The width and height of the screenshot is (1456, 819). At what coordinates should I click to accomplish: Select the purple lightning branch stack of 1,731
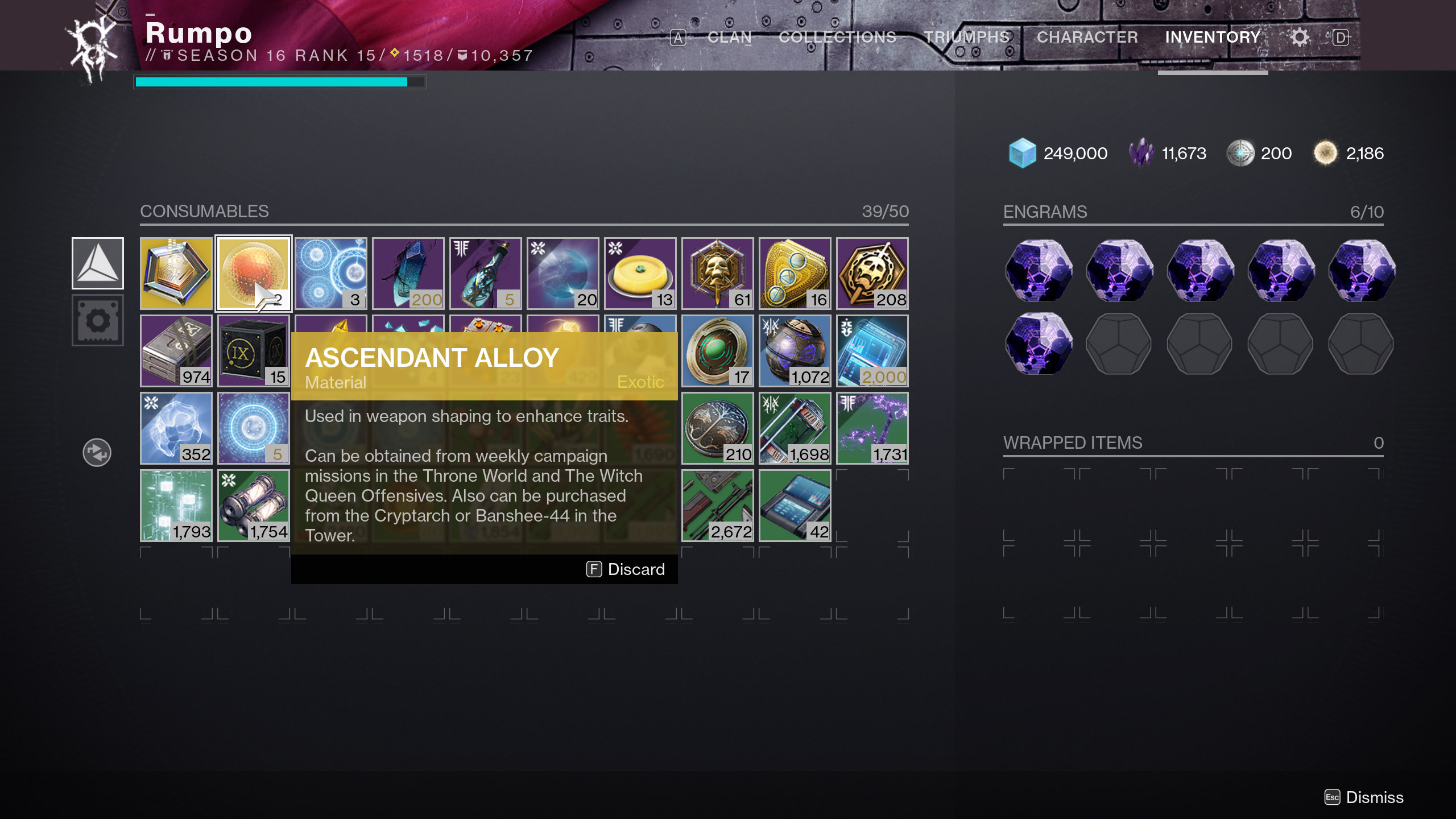(872, 428)
